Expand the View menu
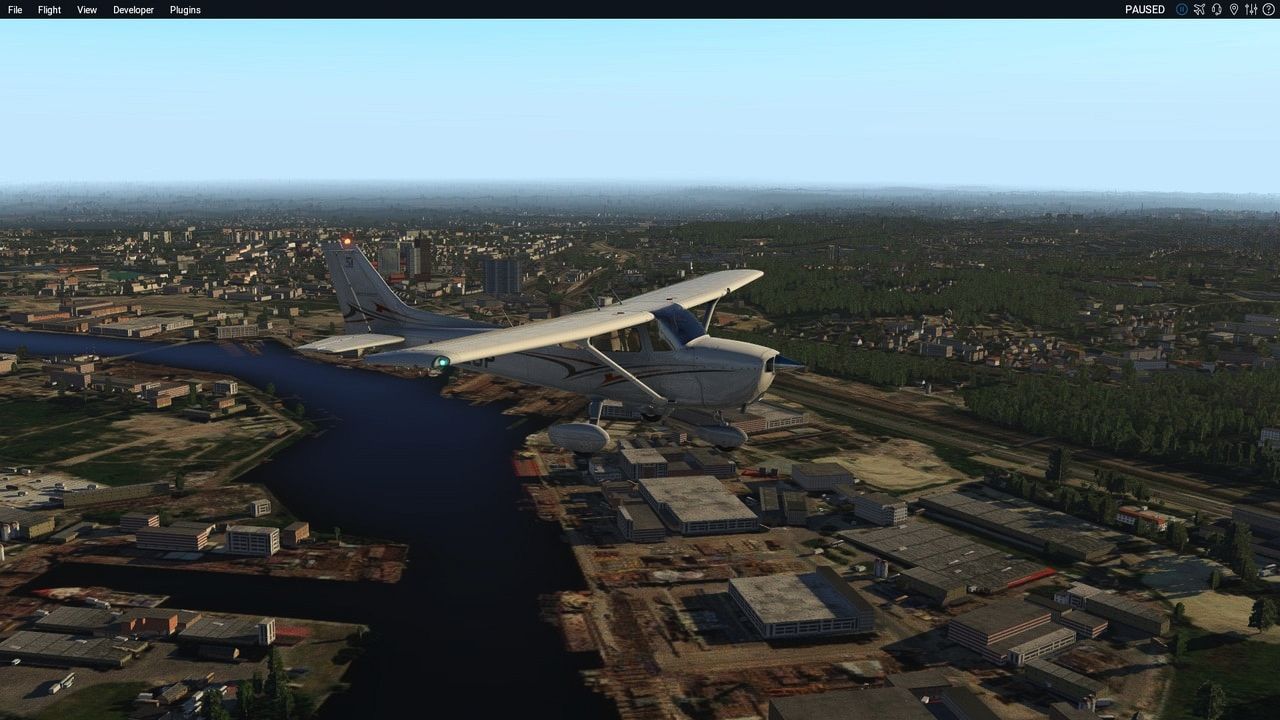This screenshot has height=720, width=1280. click(x=87, y=10)
